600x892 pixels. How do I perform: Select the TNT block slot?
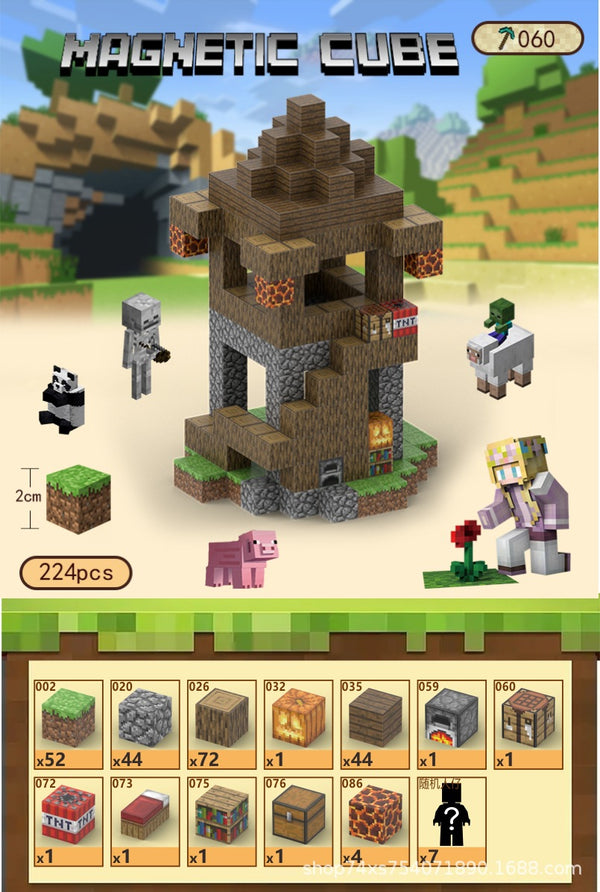68,820
